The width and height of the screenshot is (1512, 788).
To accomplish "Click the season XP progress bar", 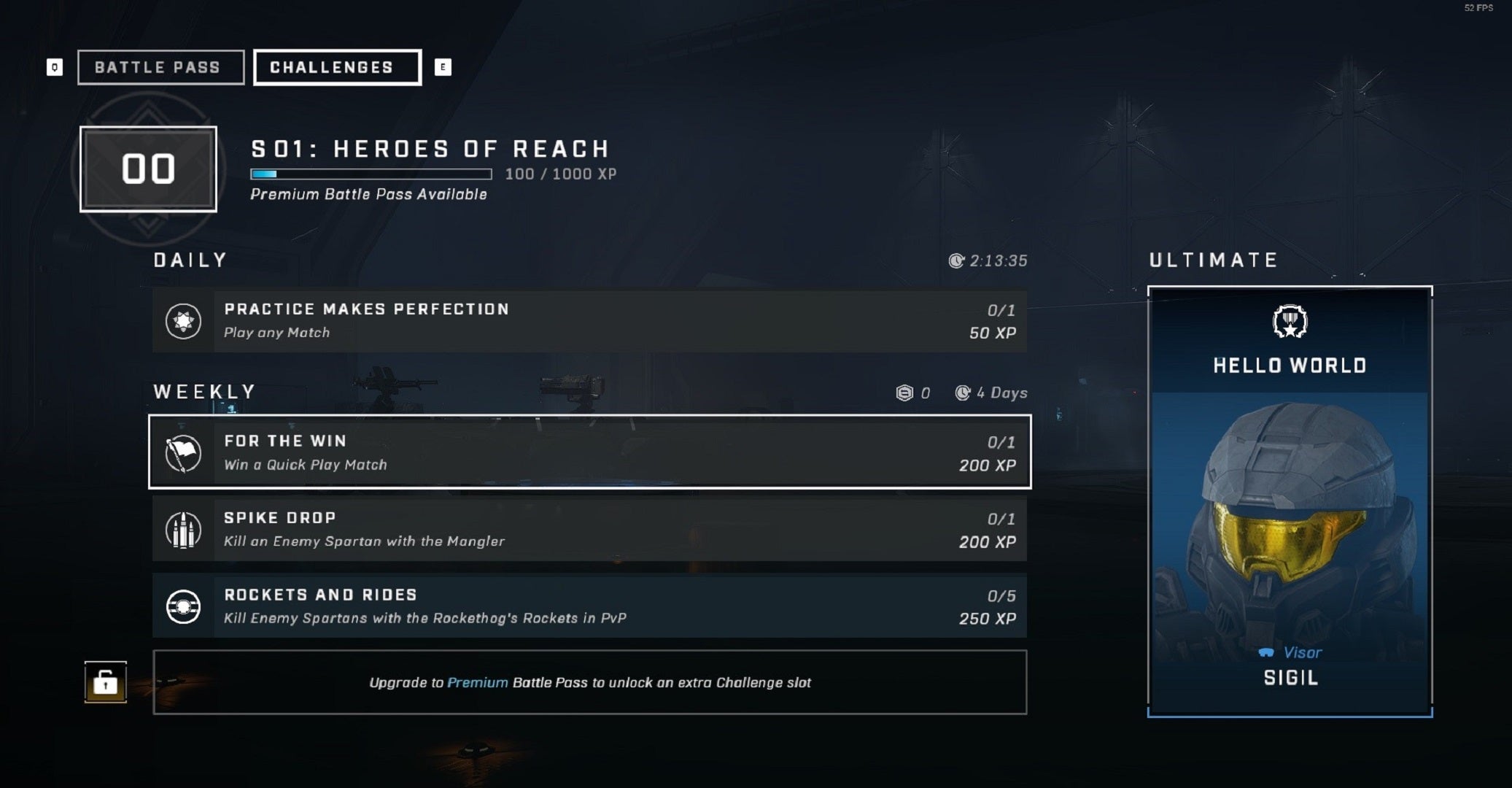I will pos(371,174).
